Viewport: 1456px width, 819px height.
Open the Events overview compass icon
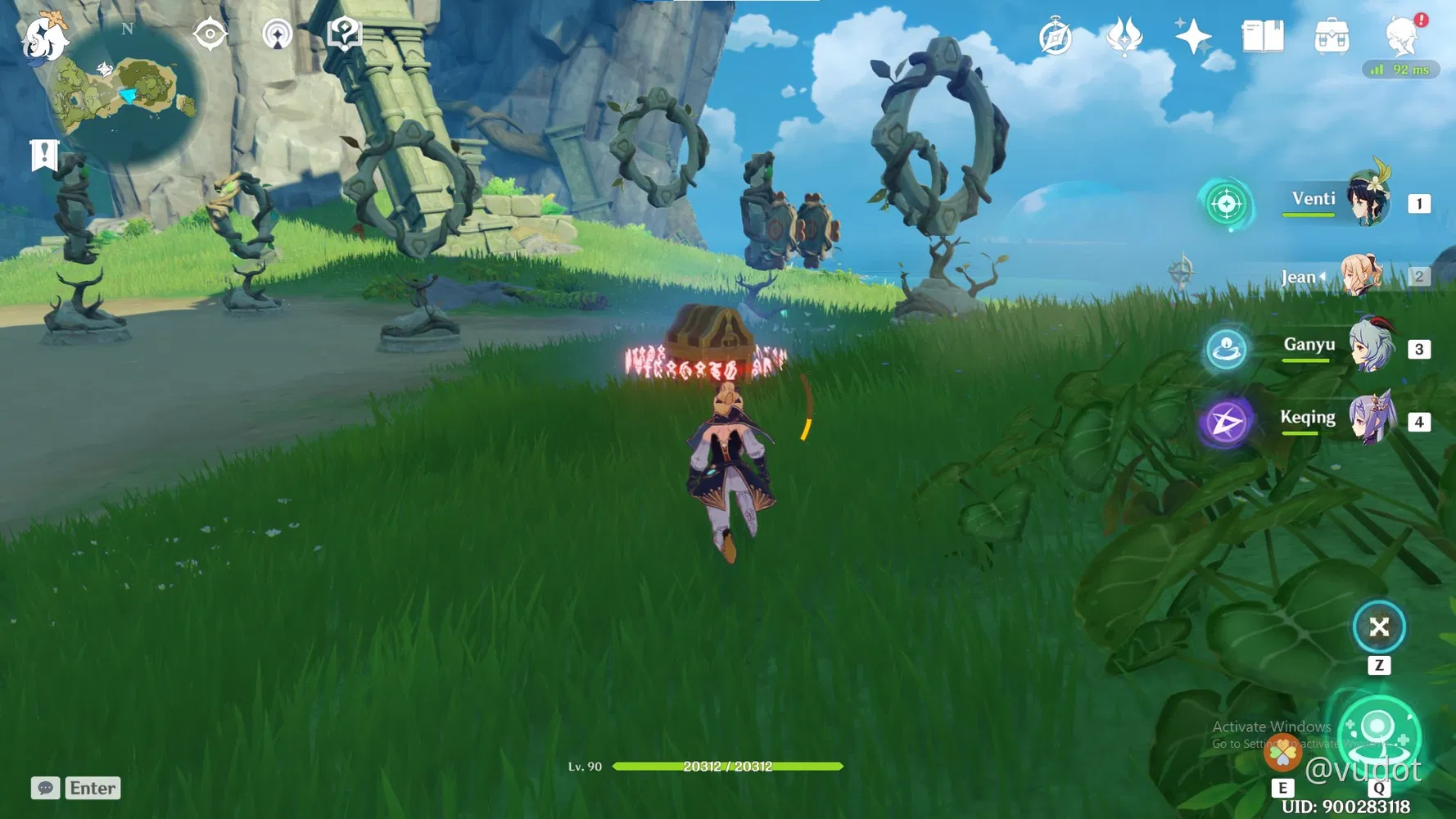click(x=1055, y=34)
